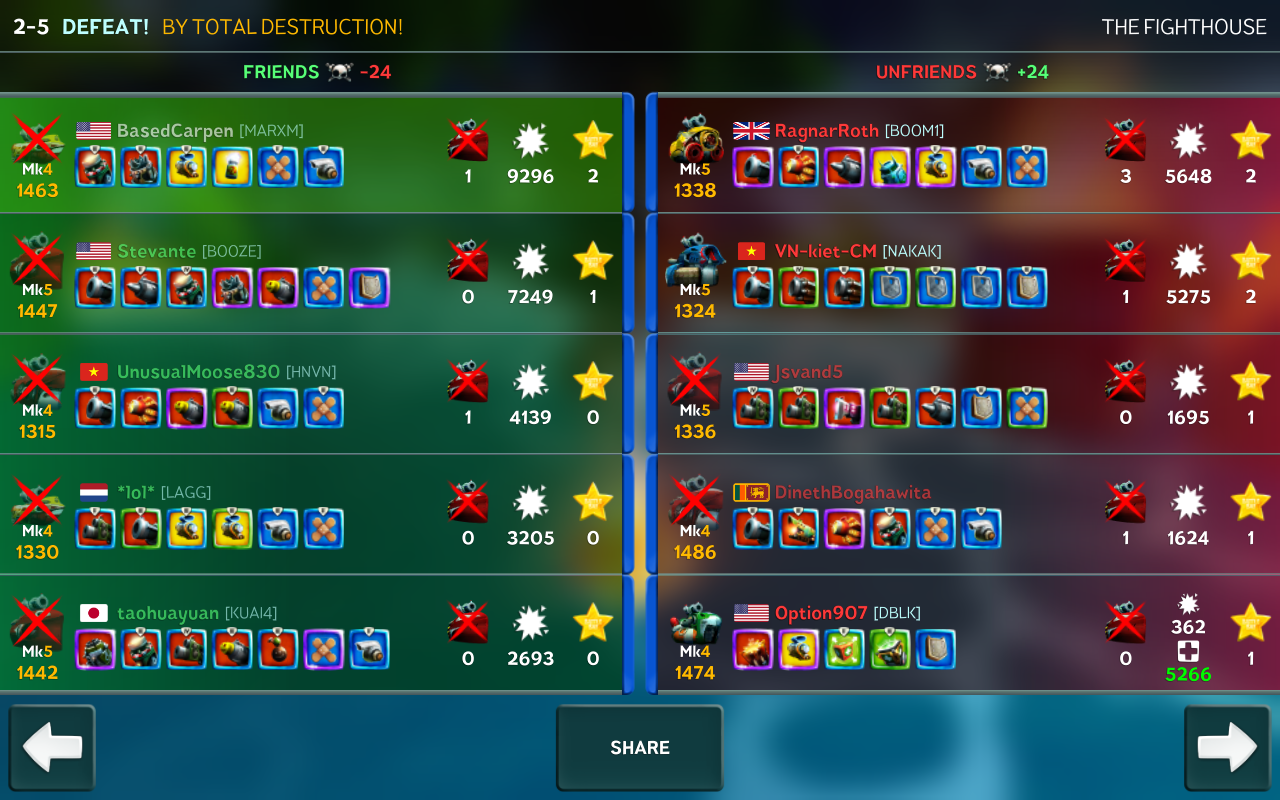Choose Jsvand5 on the enemy team
The height and width of the screenshot is (800, 1280).
click(965, 394)
